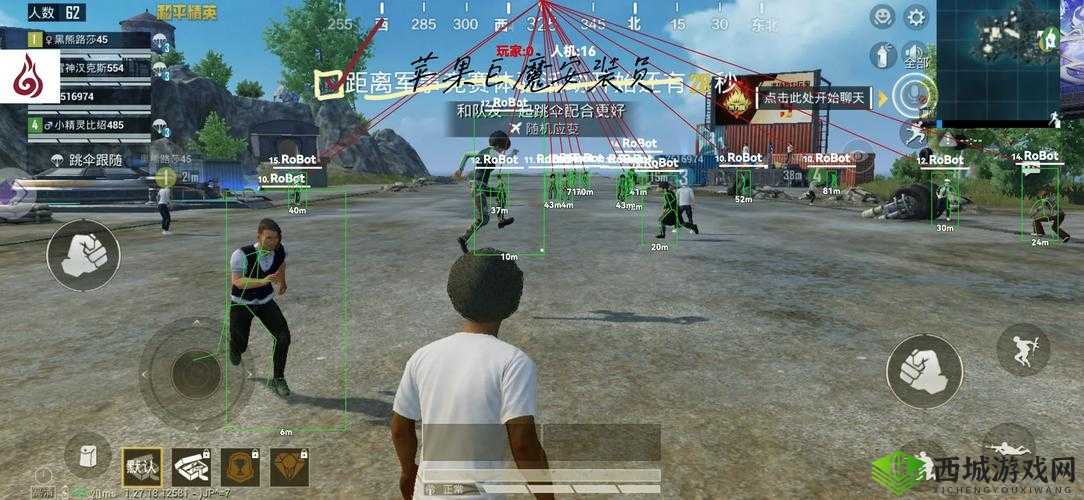
Task: Select the locked diamond emblem slot
Action: [x=290, y=466]
